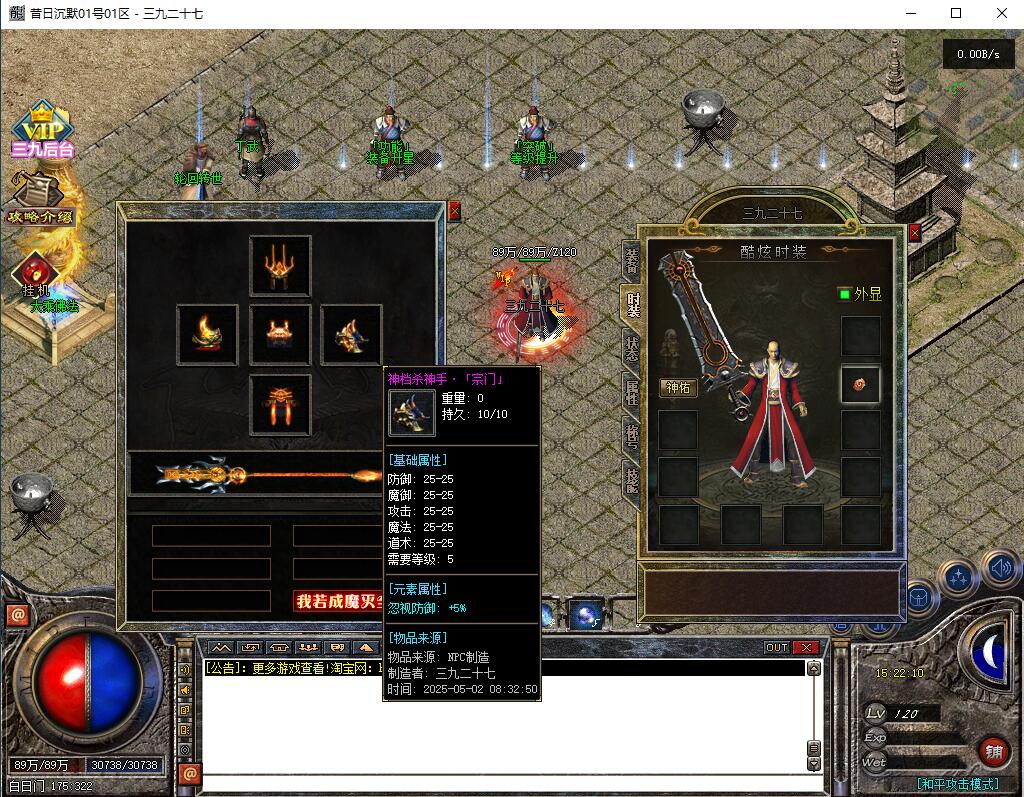1024x797 pixels.
Task: Select the top trident crown equipment slot
Action: tap(280, 265)
